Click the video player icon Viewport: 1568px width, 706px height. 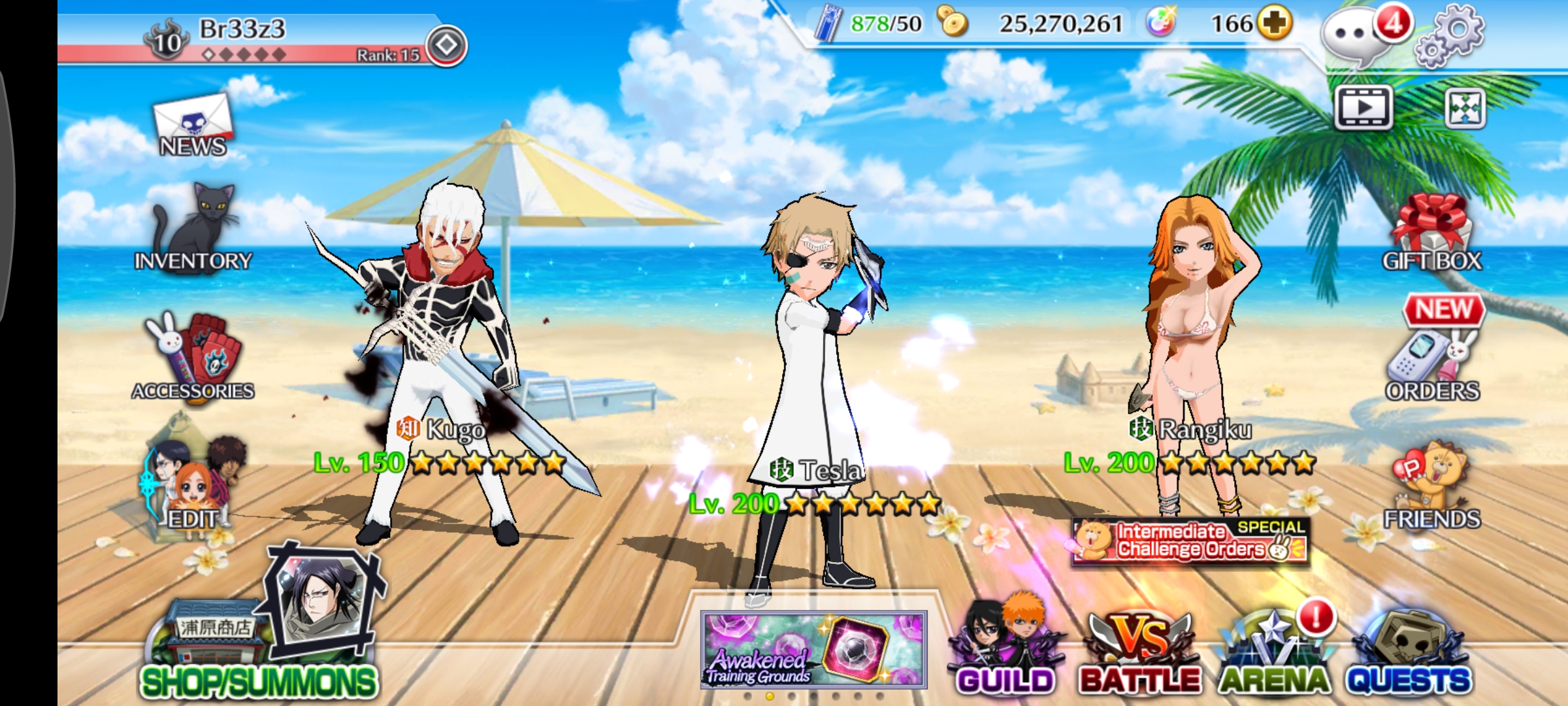click(x=1363, y=107)
